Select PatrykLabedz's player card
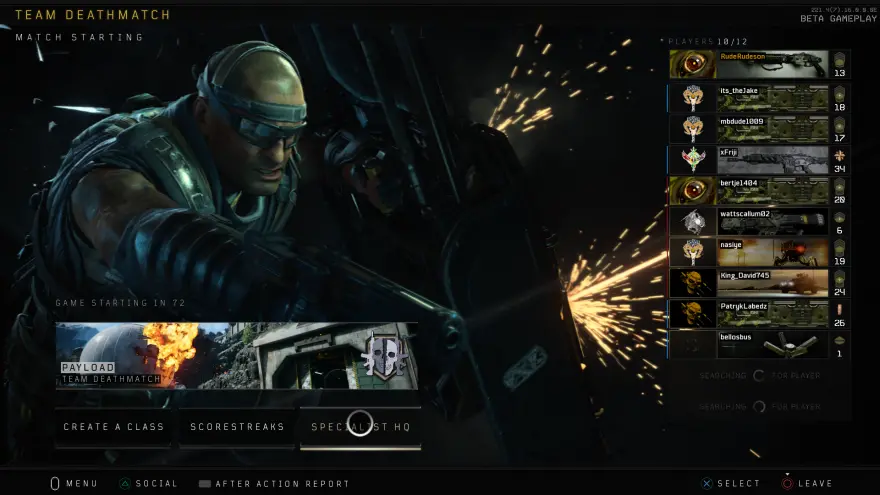880x495 pixels. 759,314
